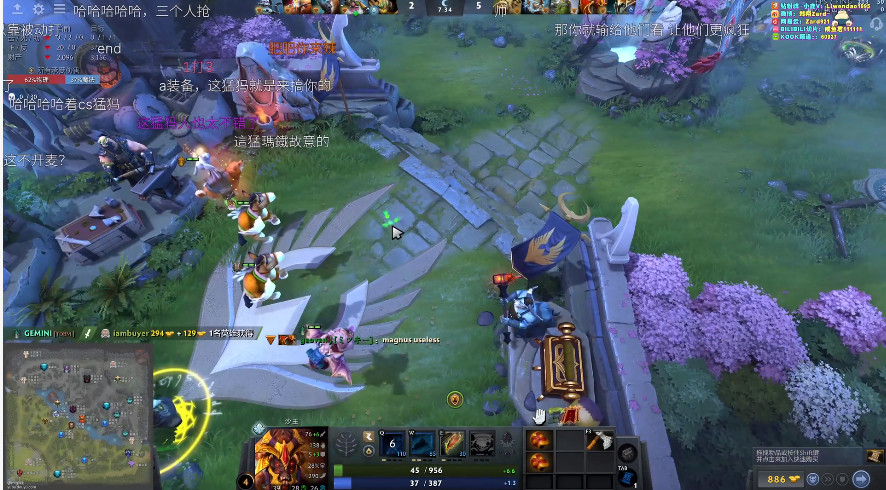Activate the W ability icon
This screenshot has width=886, height=490.
424,443
